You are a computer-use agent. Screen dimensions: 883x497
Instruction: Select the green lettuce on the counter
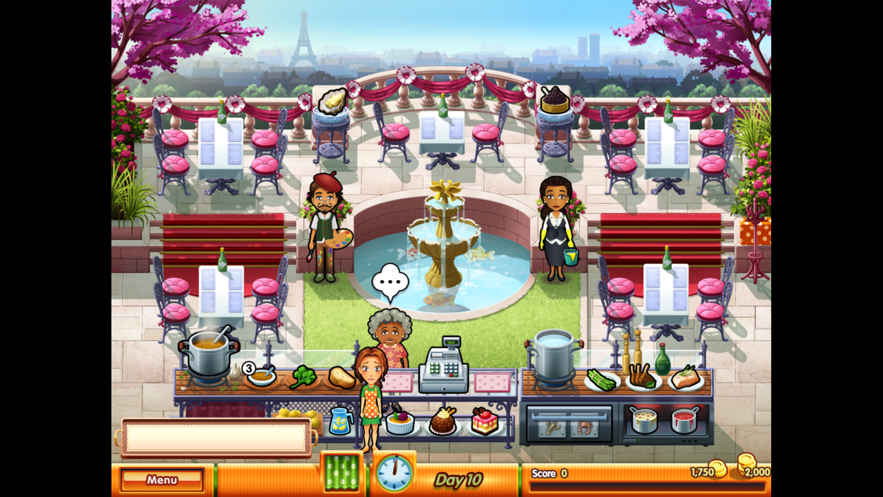pyautogui.click(x=304, y=378)
